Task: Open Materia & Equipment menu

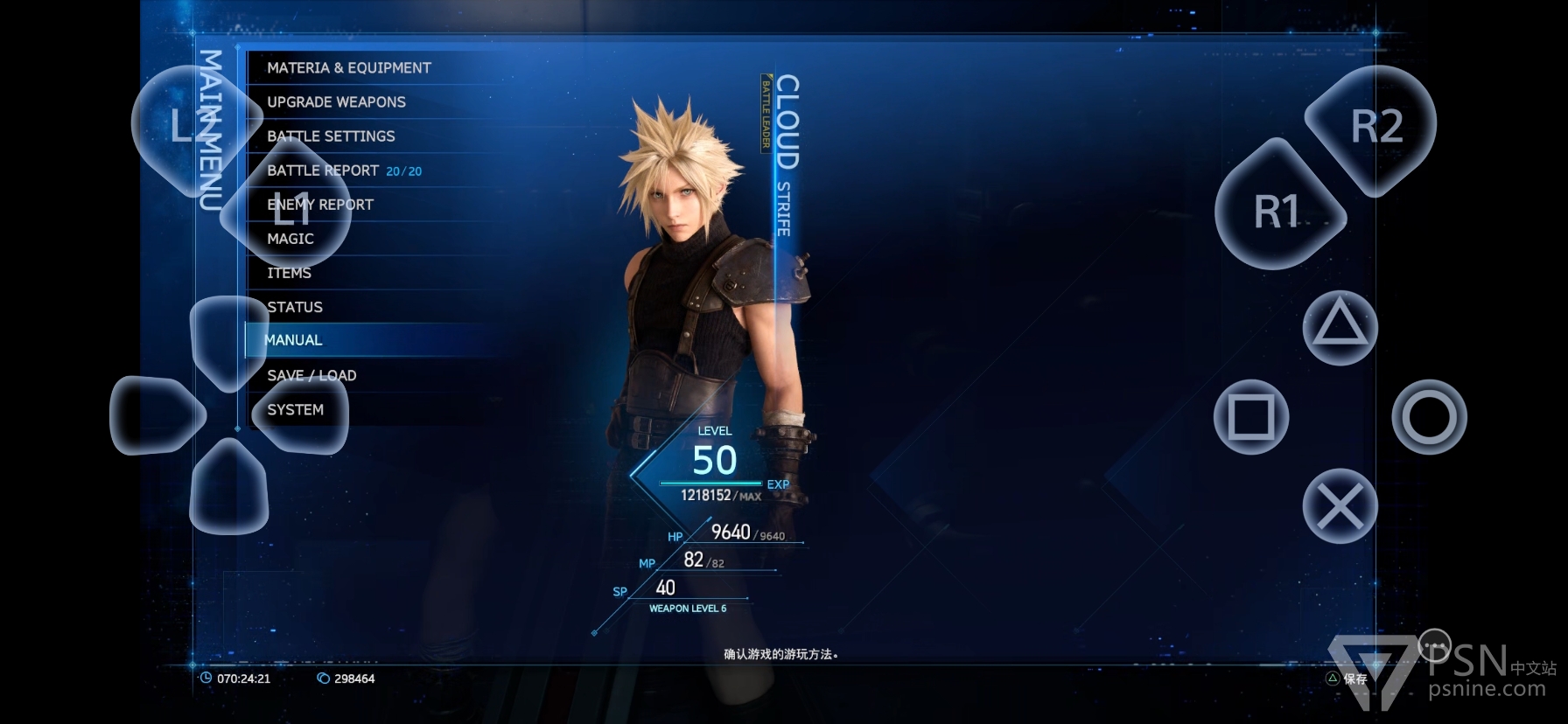Action: pyautogui.click(x=348, y=68)
